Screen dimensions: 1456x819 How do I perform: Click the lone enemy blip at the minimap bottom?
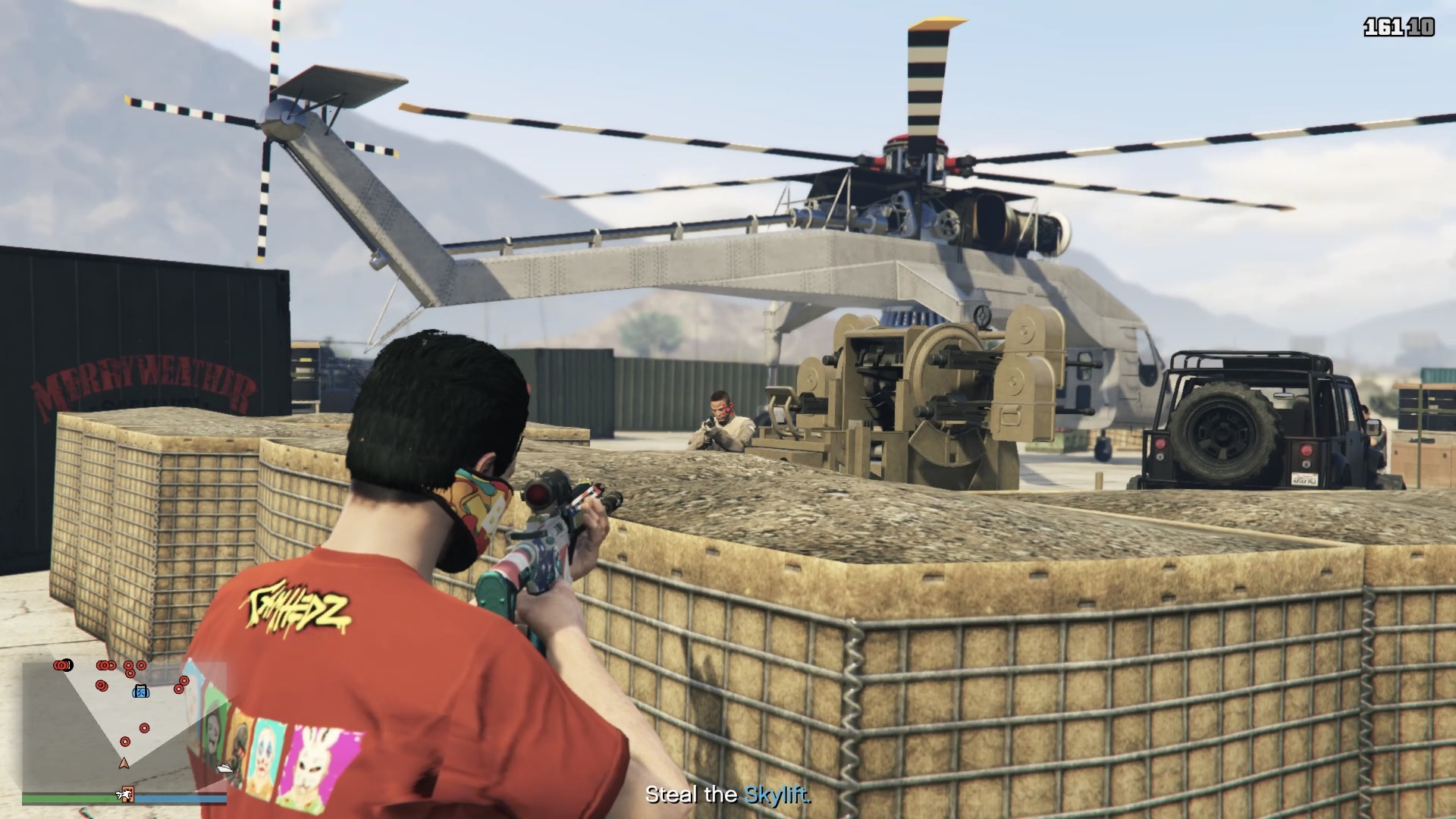point(125,742)
